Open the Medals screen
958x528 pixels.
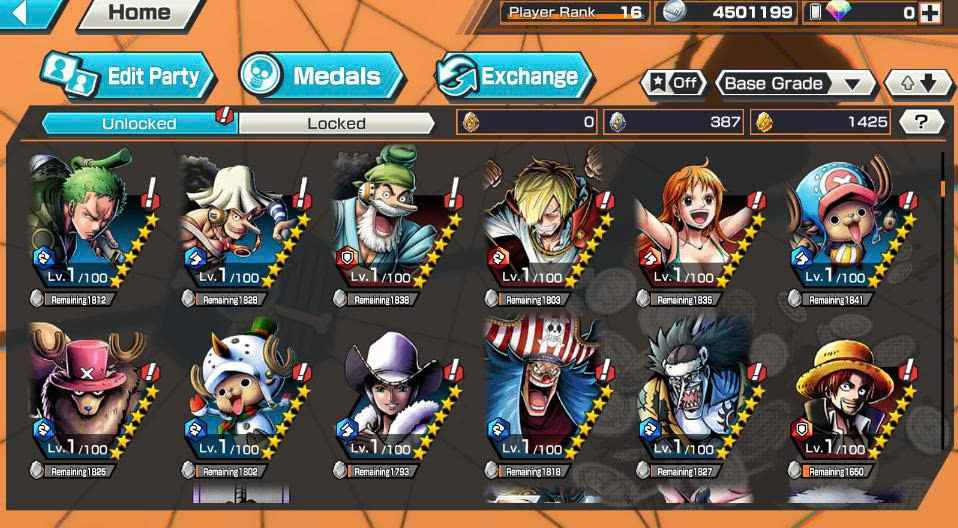pos(321,76)
